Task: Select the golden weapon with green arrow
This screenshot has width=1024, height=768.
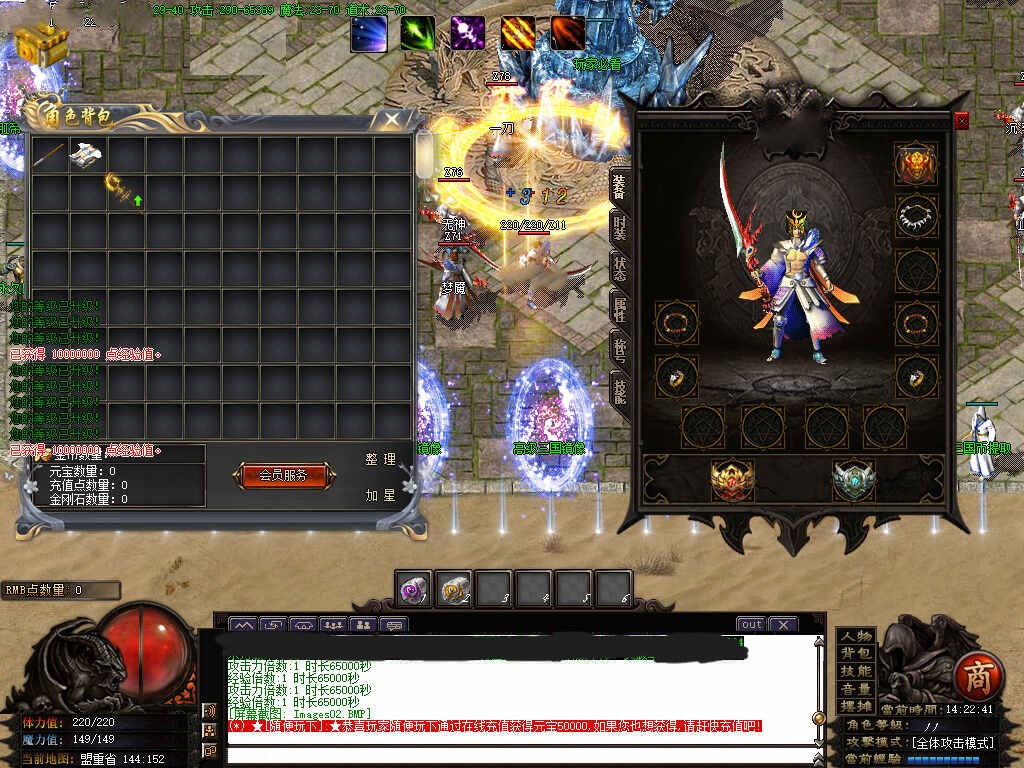Action: tap(124, 190)
